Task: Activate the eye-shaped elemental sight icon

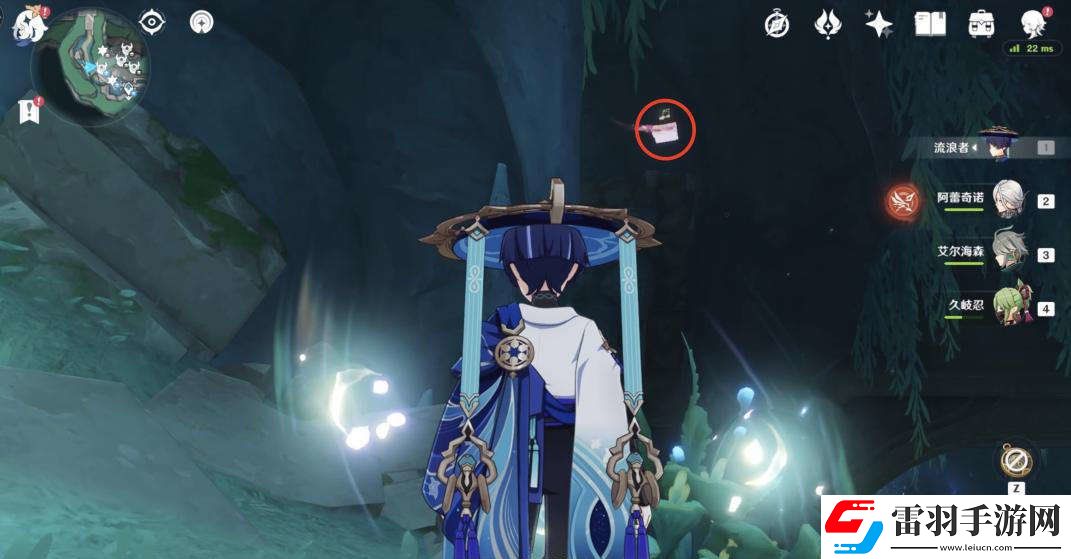Action: 152,21
